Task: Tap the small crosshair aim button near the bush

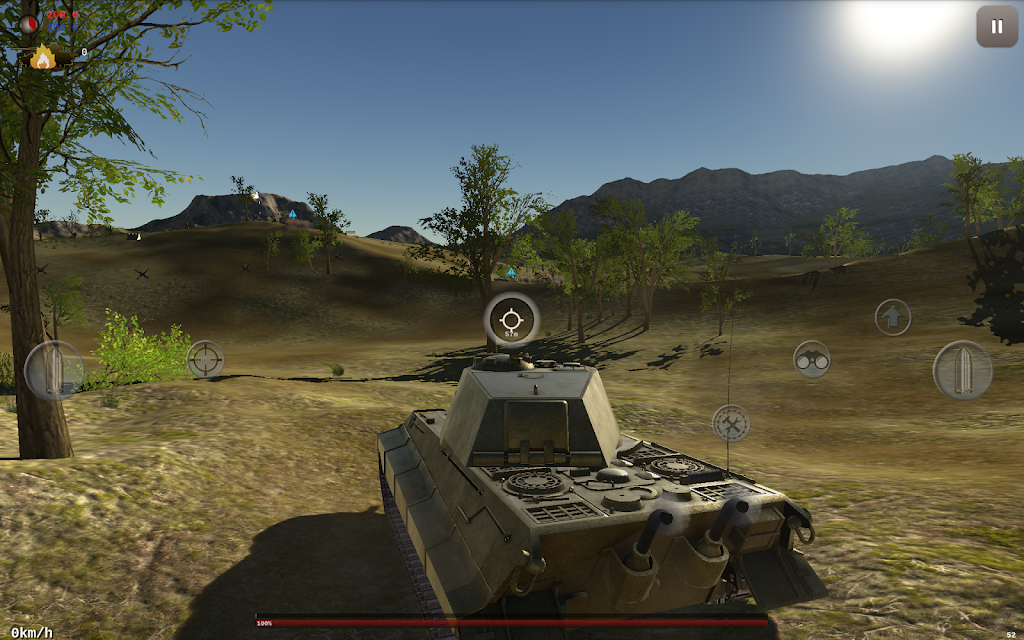Action: [x=205, y=359]
